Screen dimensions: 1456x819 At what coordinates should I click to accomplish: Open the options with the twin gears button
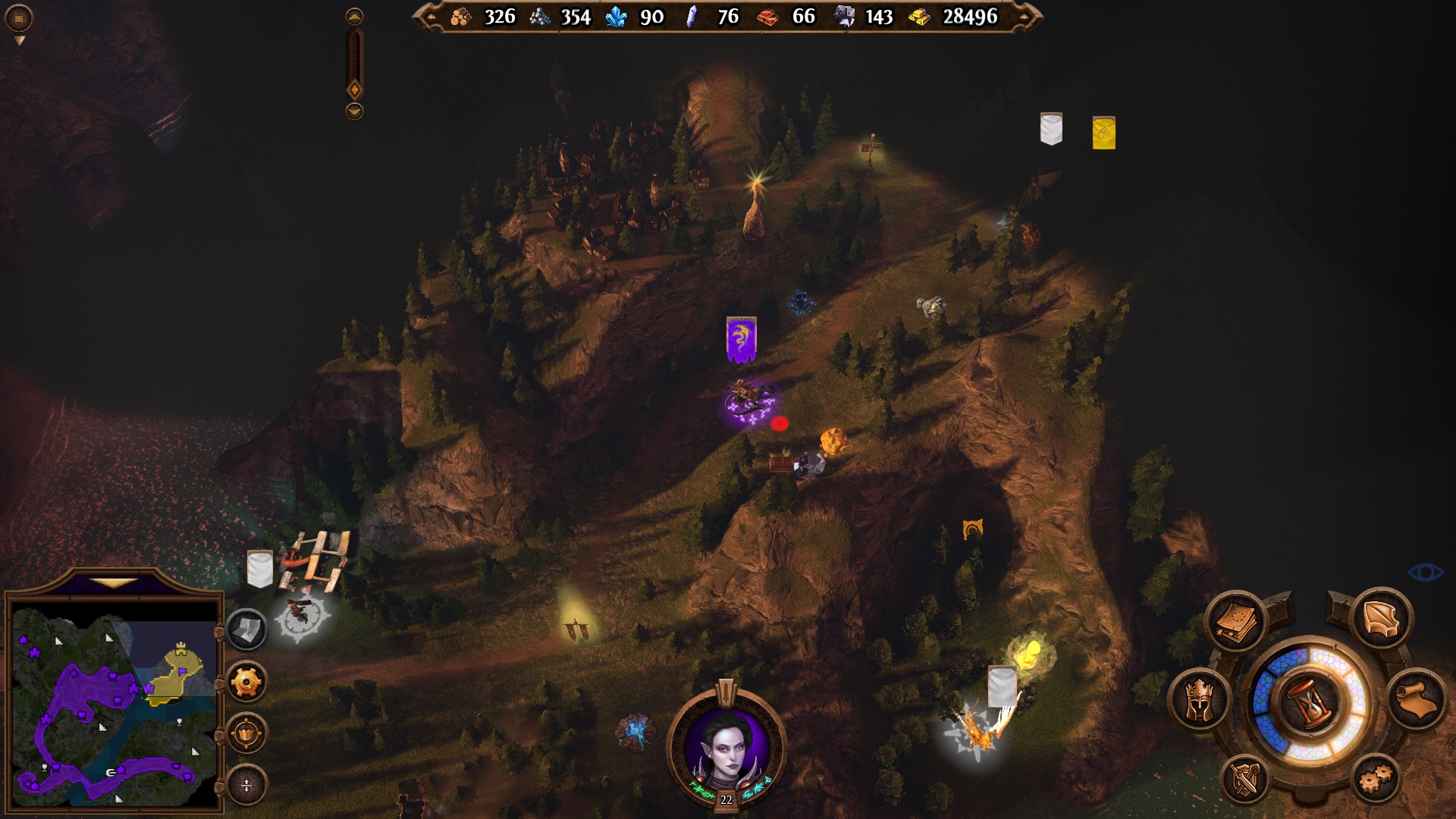pyautogui.click(x=1376, y=779)
